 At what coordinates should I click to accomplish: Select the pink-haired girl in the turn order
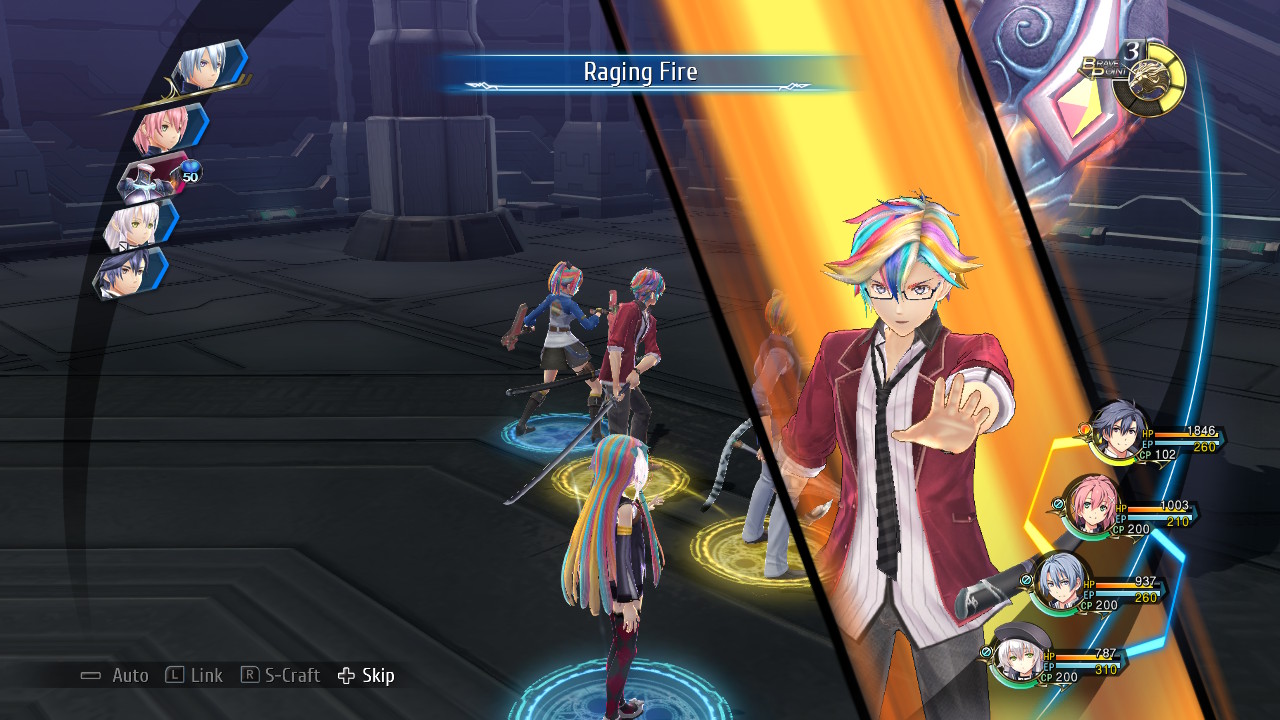pyautogui.click(x=167, y=128)
